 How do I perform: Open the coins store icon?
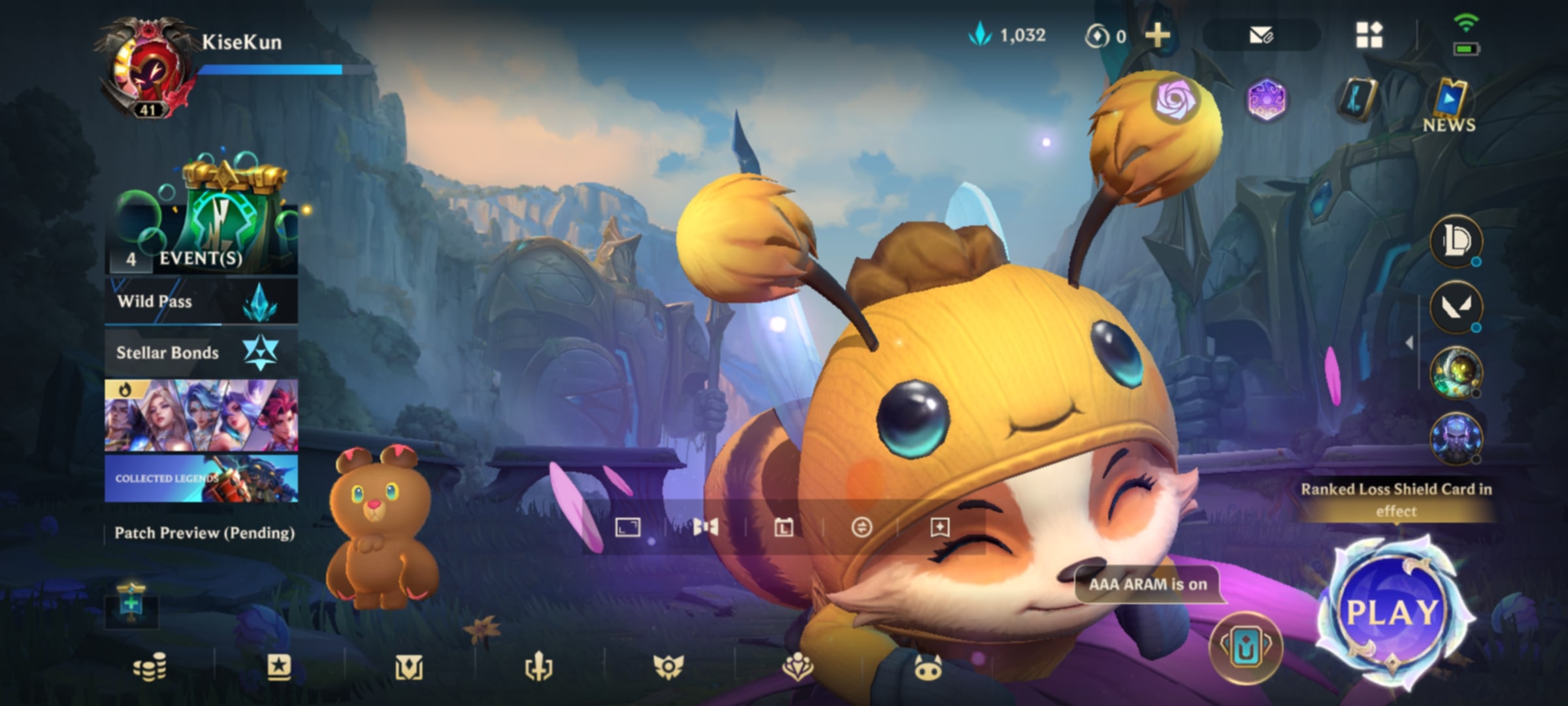click(x=150, y=668)
